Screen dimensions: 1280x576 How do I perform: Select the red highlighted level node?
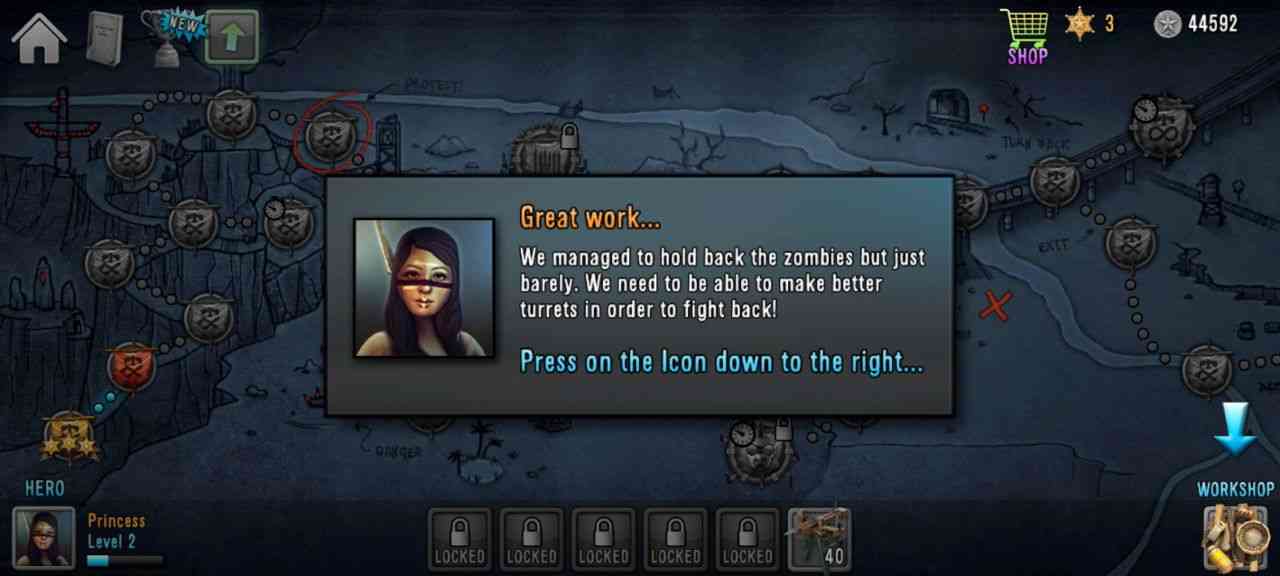[131, 367]
